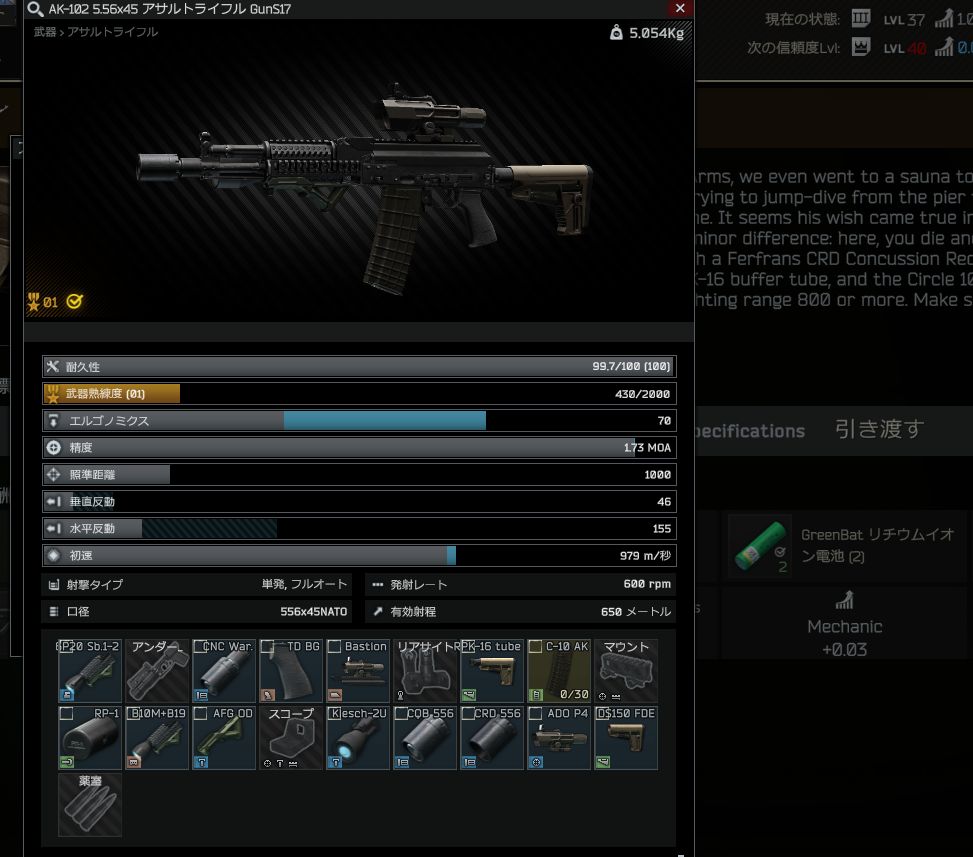
Task: Choose the RPK-16 buffer tube slot
Action: 492,671
